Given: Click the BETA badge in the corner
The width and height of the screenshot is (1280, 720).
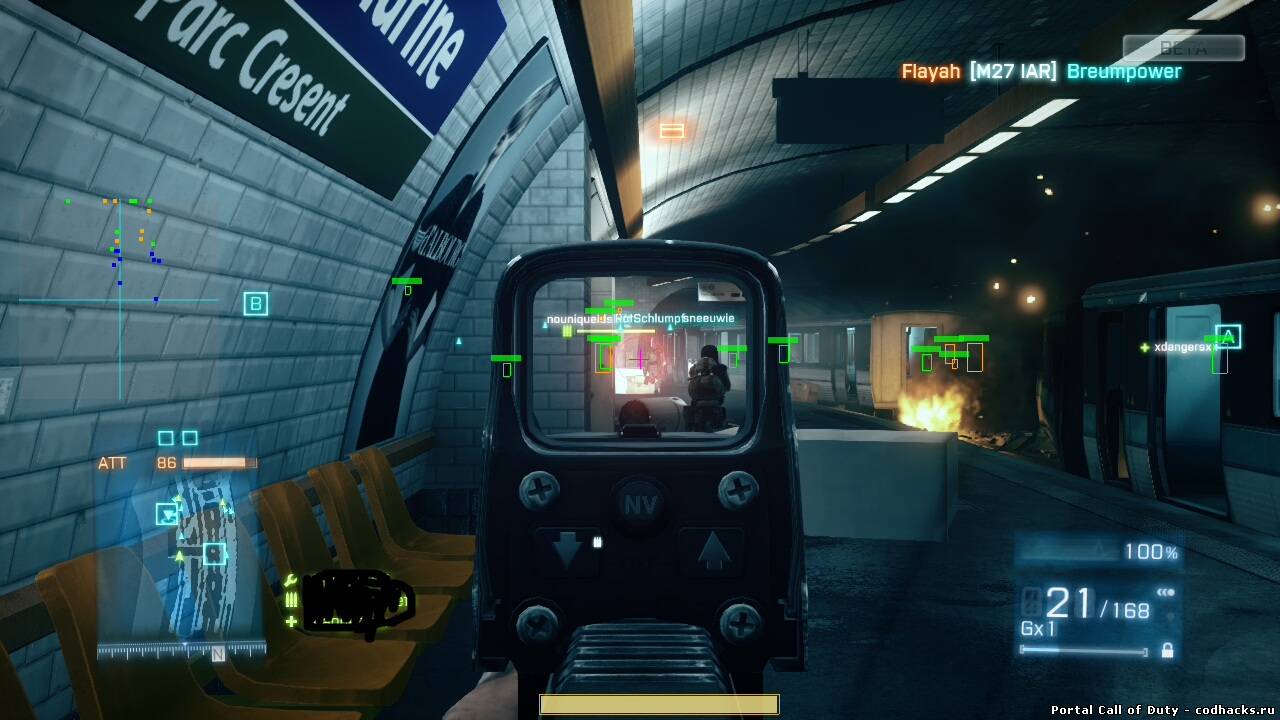Looking at the screenshot, I should [x=1184, y=48].
